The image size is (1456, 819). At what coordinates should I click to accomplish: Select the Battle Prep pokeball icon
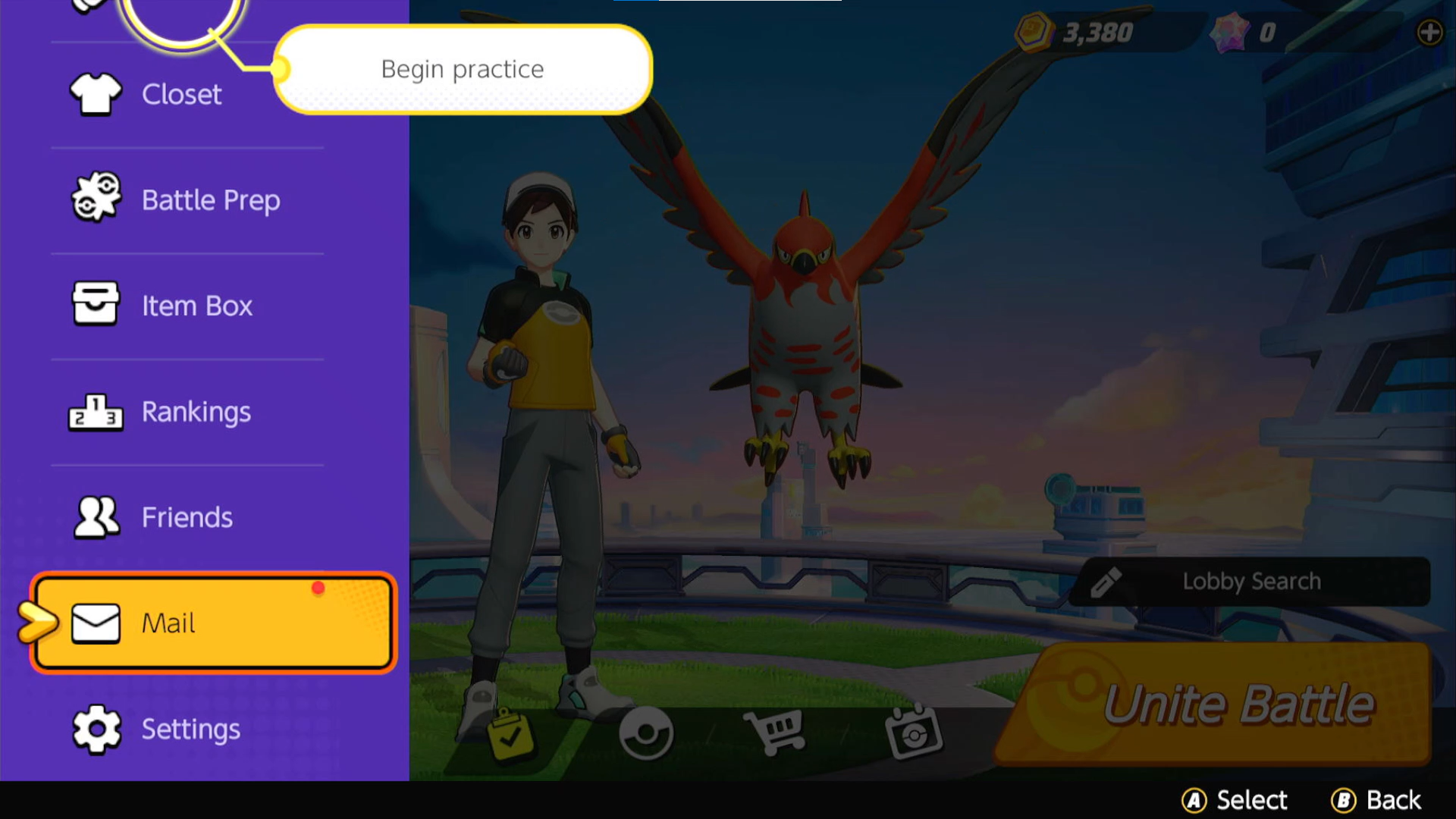(x=96, y=199)
